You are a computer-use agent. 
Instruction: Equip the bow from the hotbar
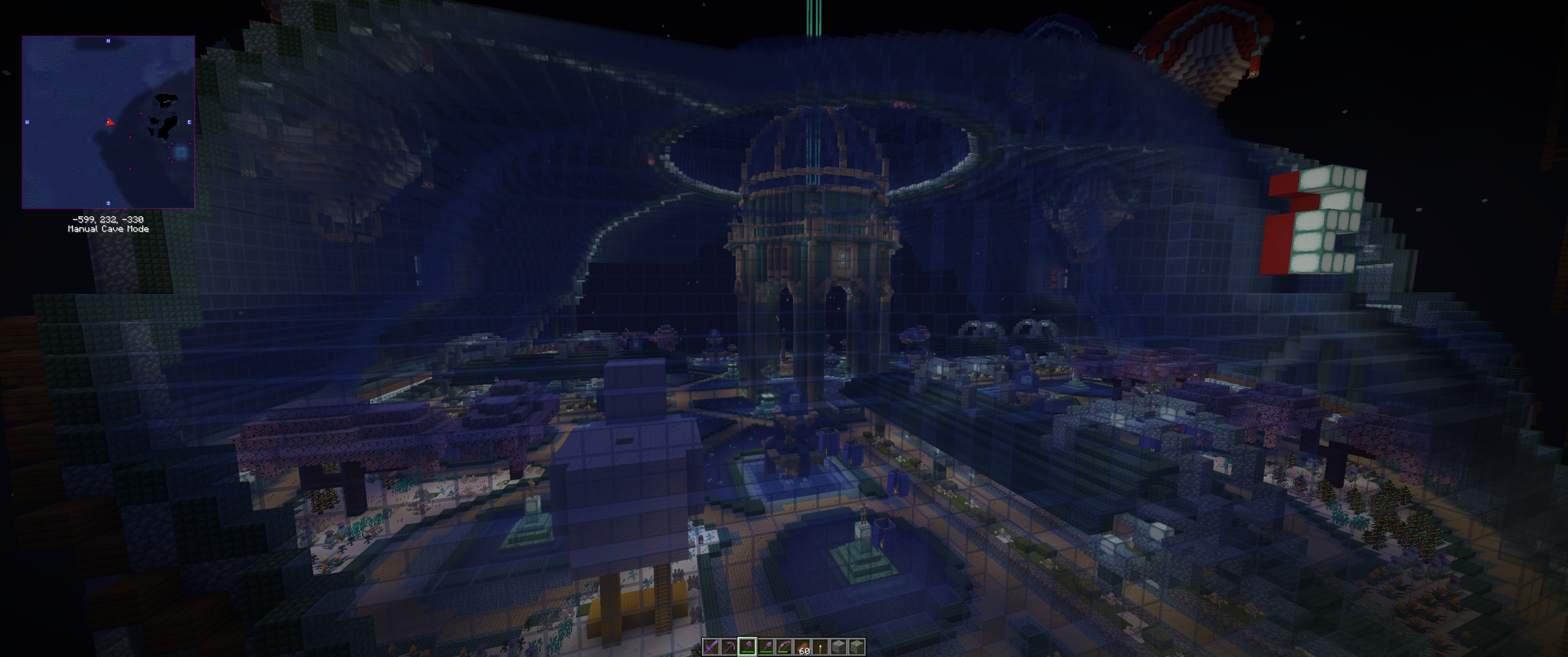[x=783, y=647]
